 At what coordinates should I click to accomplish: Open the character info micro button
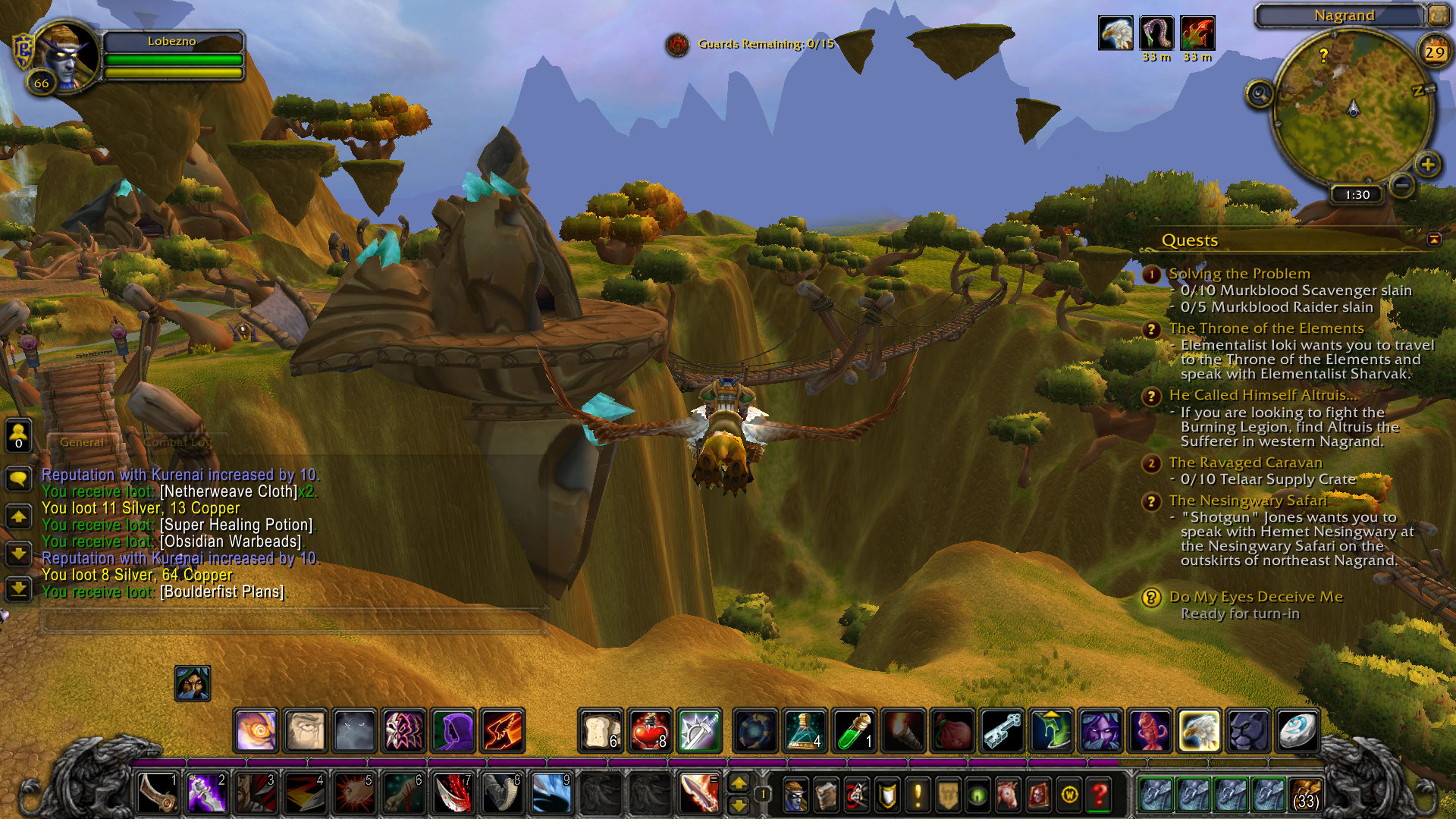tap(795, 795)
